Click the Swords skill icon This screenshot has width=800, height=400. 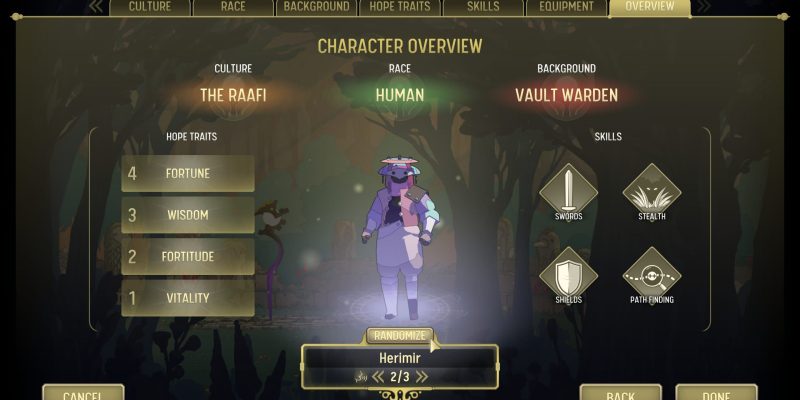[568, 190]
